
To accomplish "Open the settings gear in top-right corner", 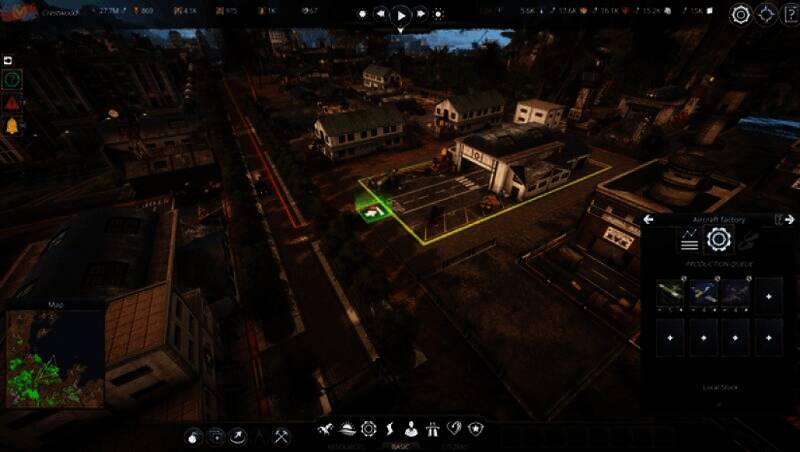I will point(740,14).
